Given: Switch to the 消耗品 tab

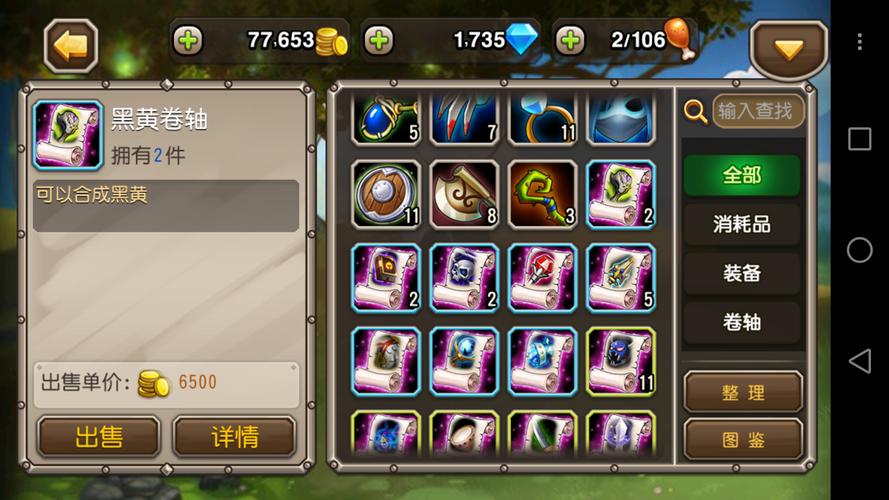Looking at the screenshot, I should (x=742, y=224).
